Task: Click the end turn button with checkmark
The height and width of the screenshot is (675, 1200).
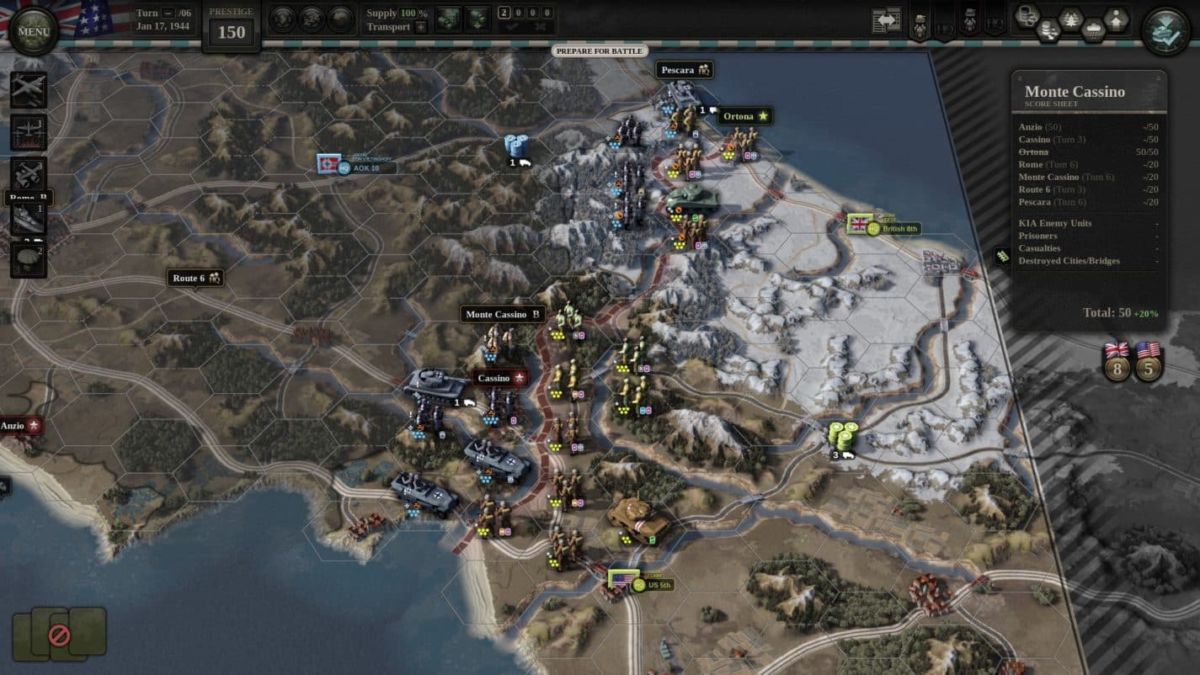Action: pyautogui.click(x=1166, y=31)
